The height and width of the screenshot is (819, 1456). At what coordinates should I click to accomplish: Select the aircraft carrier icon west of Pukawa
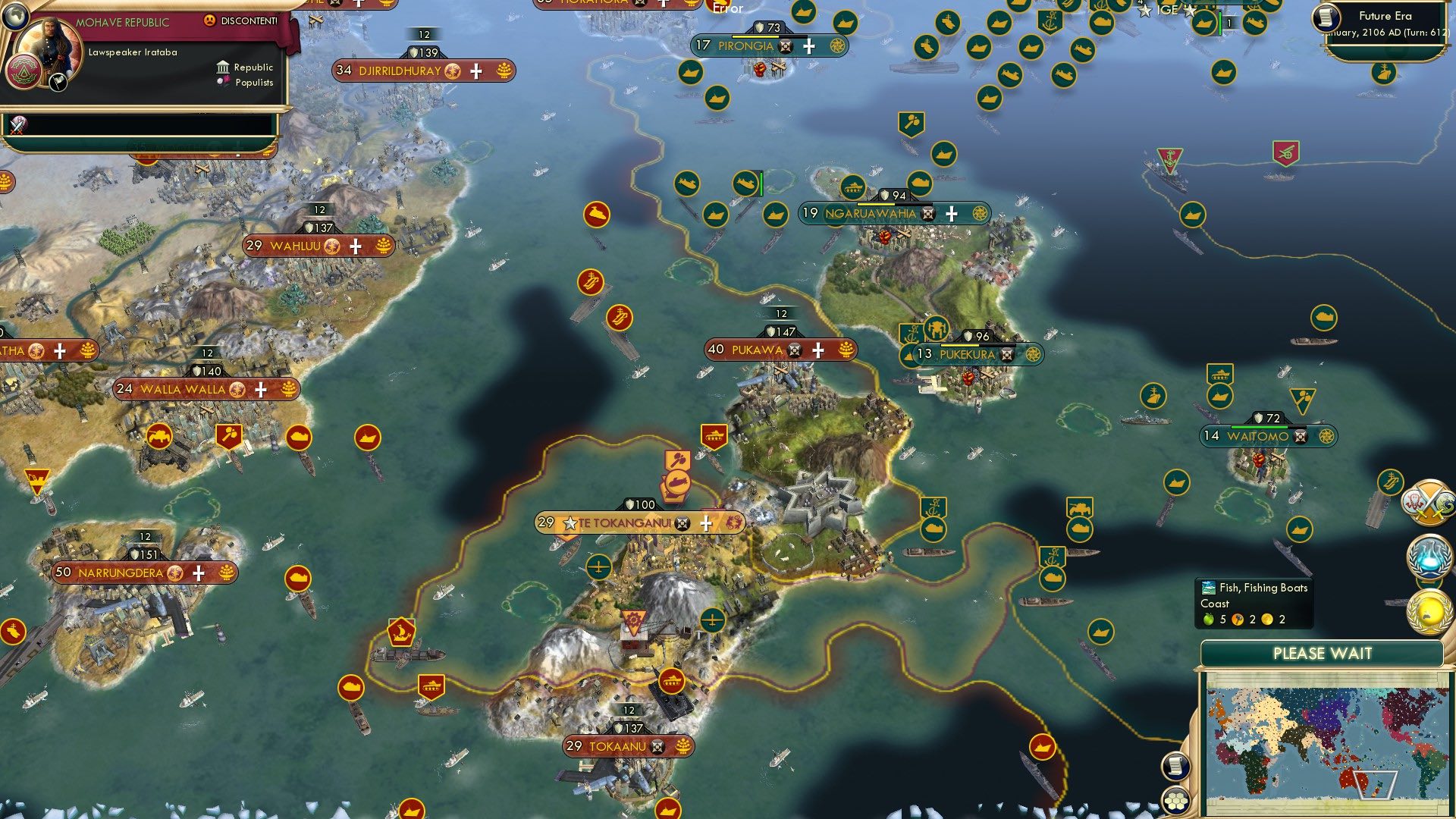[x=620, y=317]
